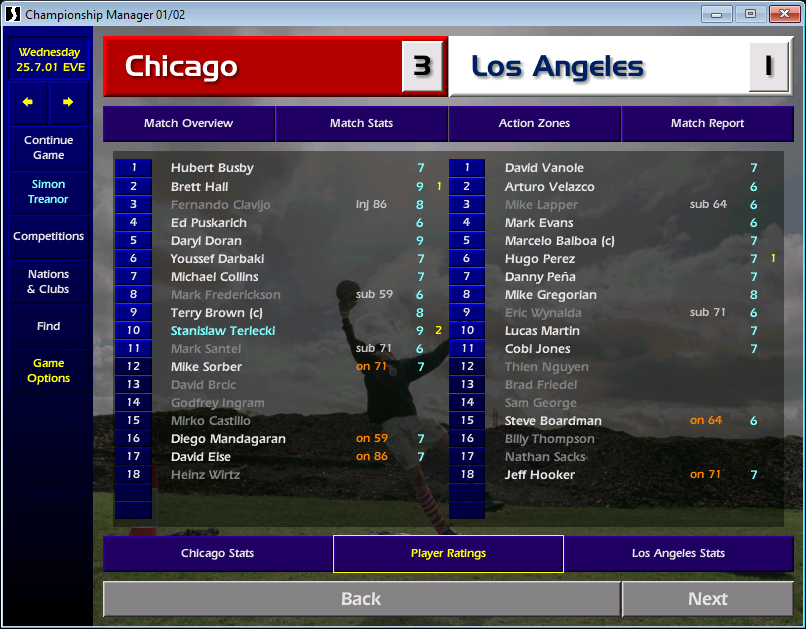The image size is (806, 629).
Task: Close the Championship Manager window
Action: 780,14
